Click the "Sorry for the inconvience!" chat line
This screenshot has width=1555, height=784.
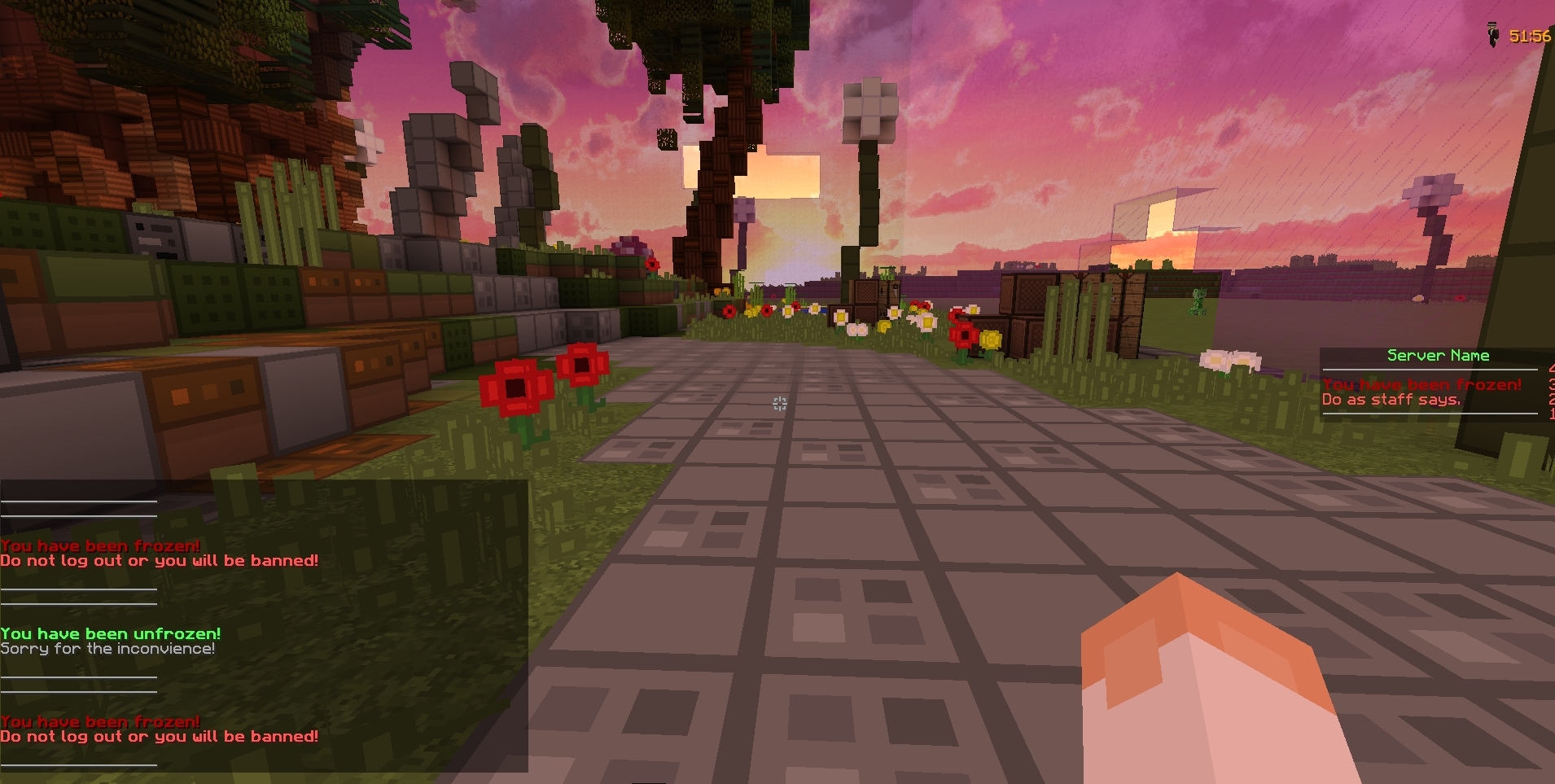pos(107,648)
